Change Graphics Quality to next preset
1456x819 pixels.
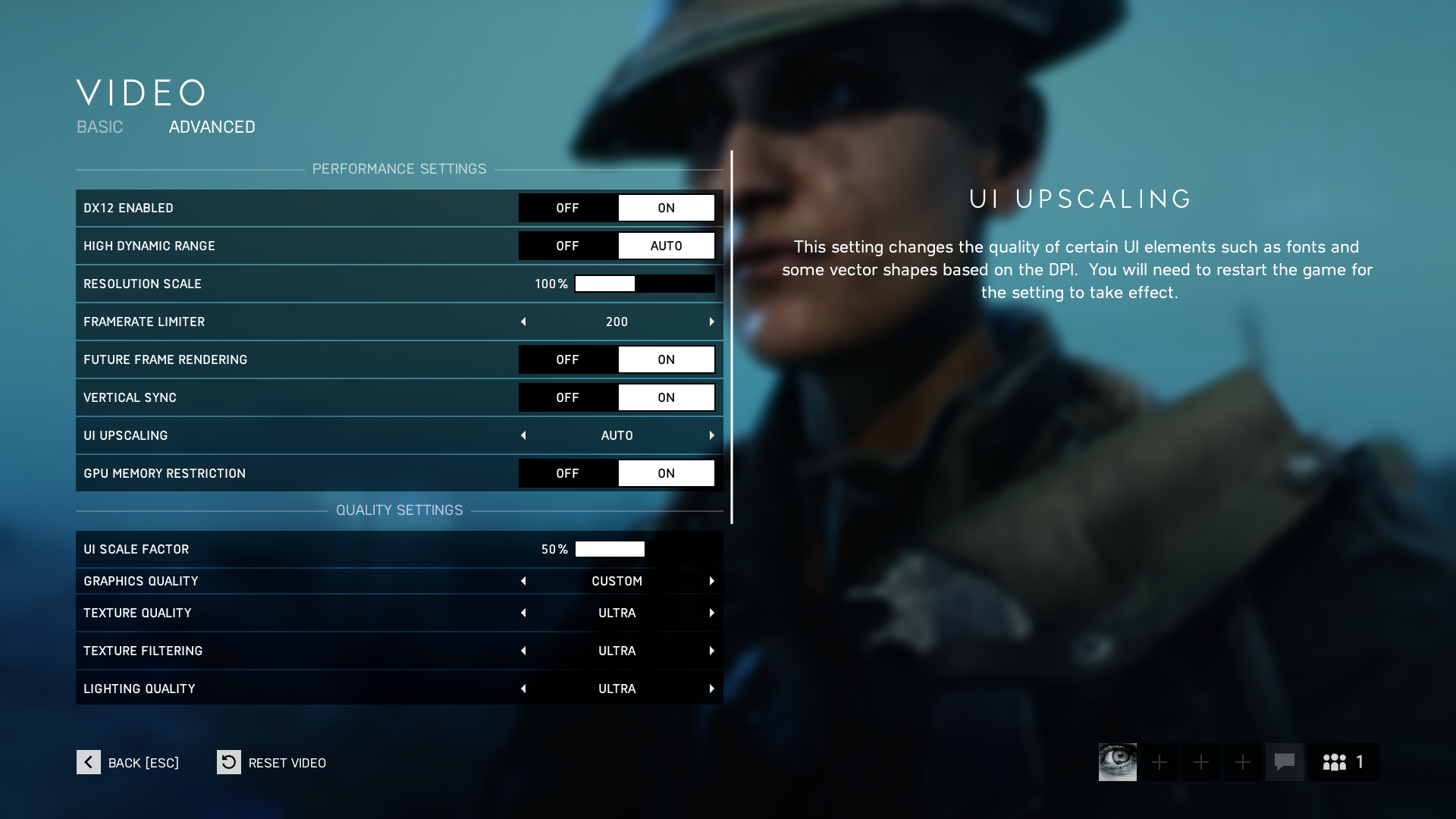click(x=711, y=581)
